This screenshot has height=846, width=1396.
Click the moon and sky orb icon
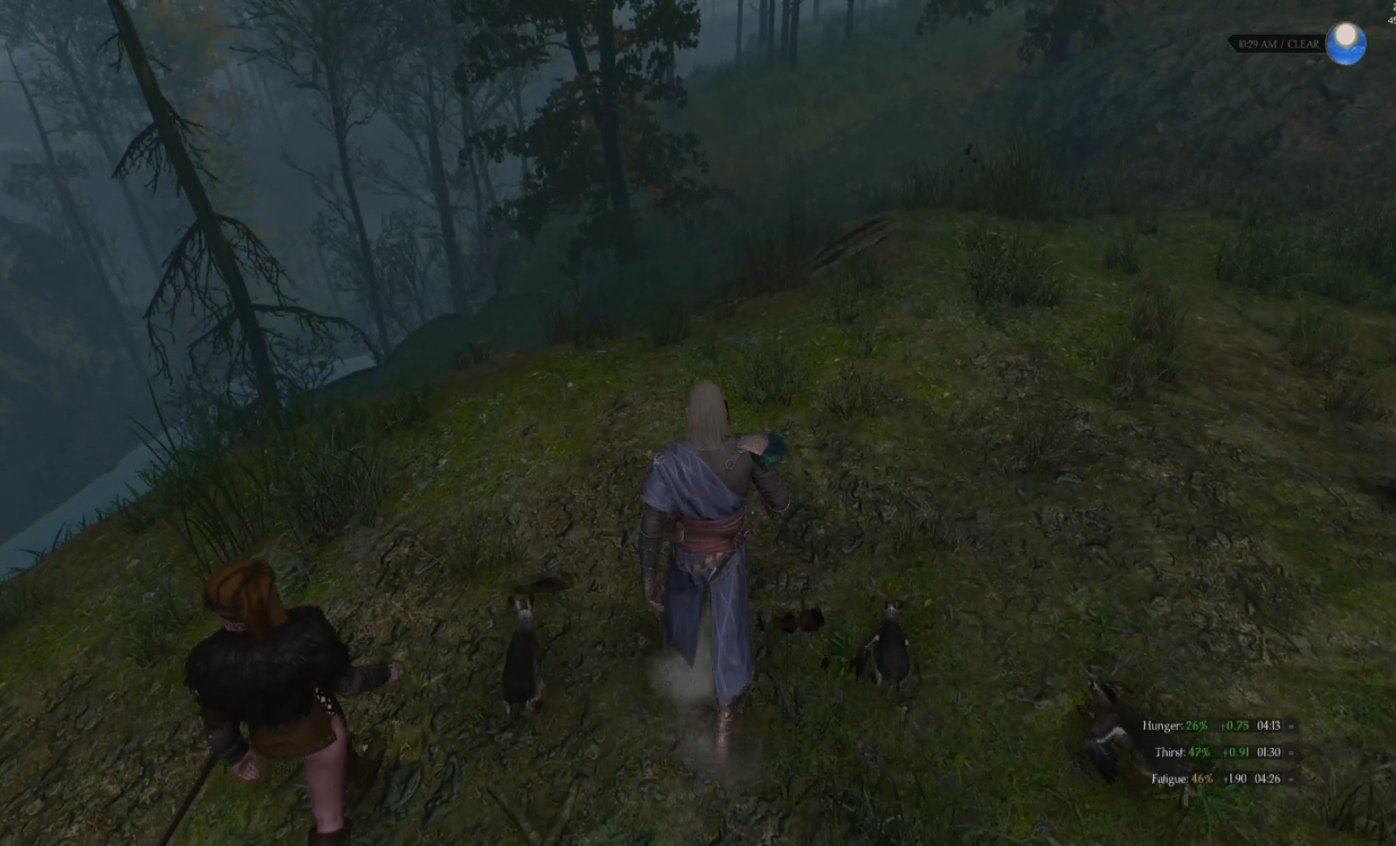pyautogui.click(x=1346, y=44)
